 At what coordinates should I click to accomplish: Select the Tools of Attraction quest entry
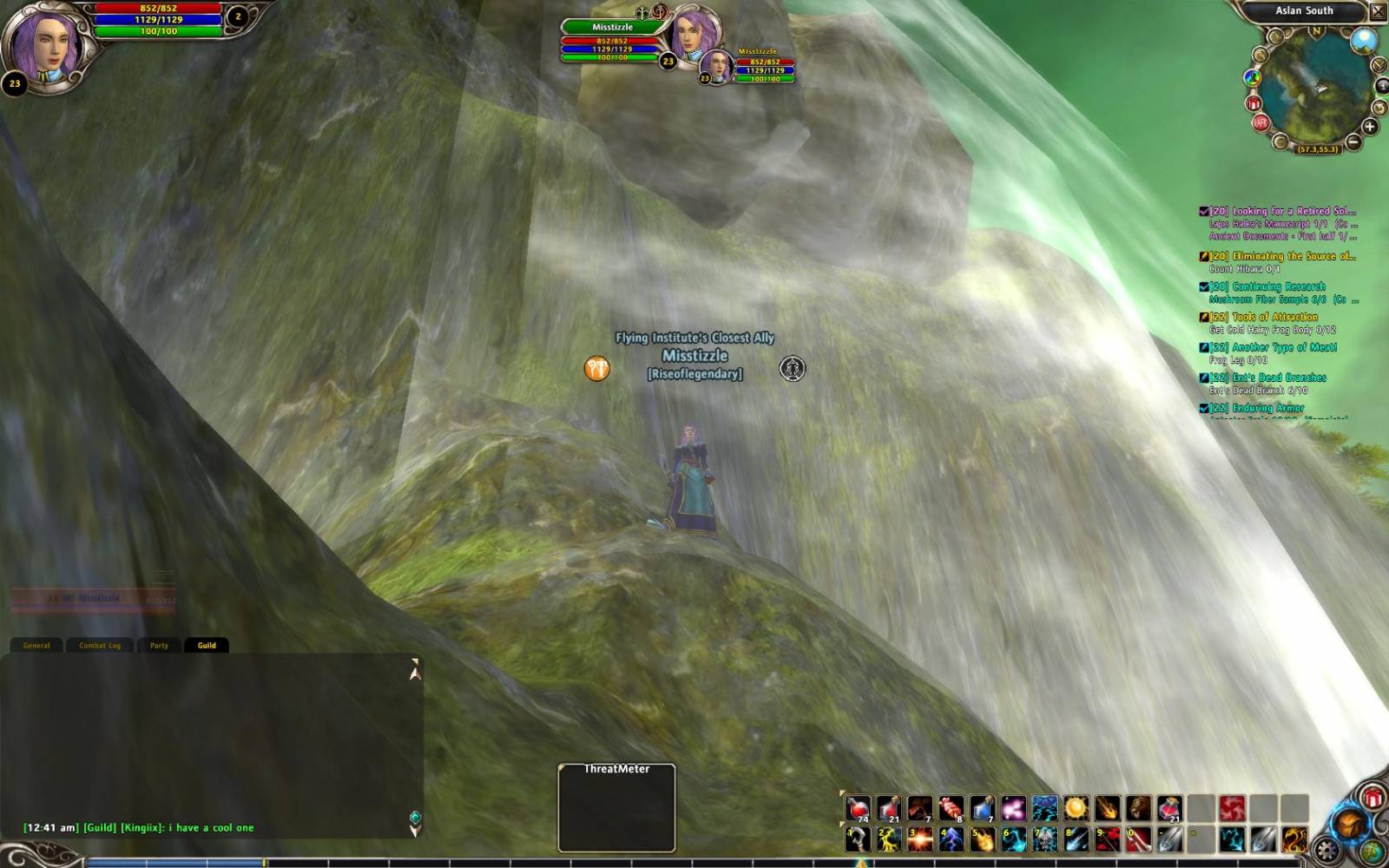(x=1269, y=317)
